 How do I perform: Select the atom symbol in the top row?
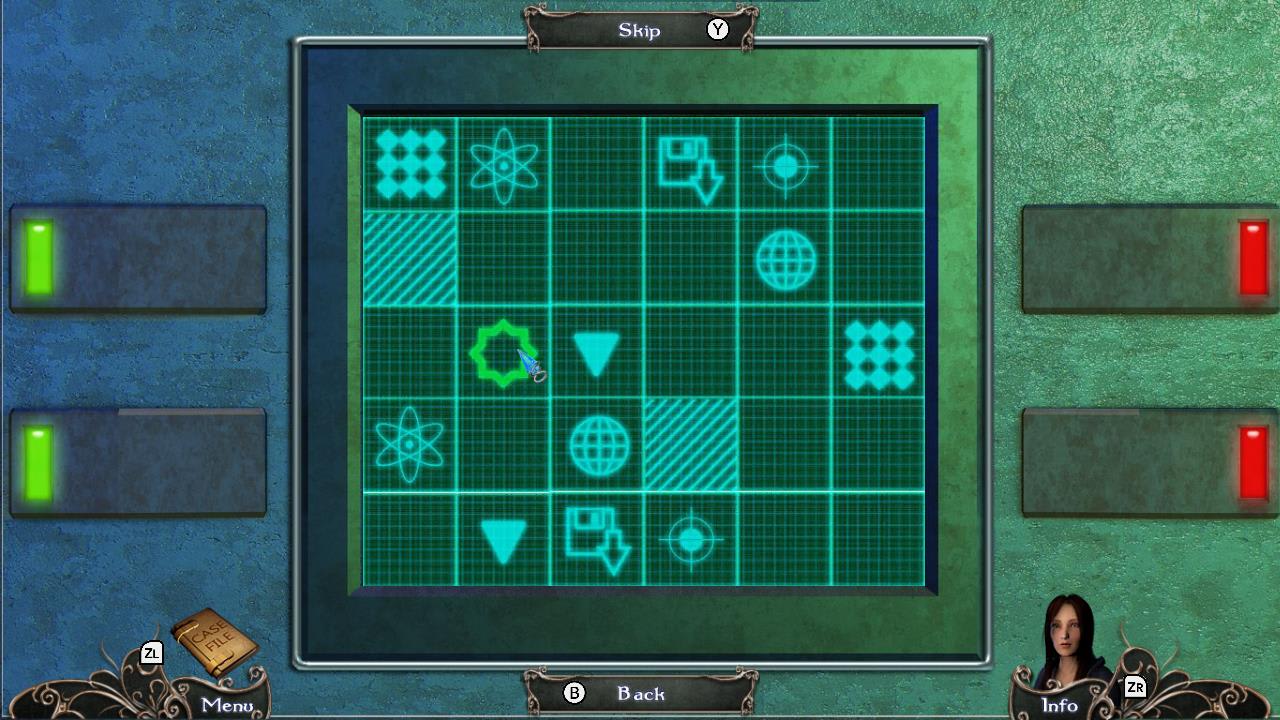point(503,165)
